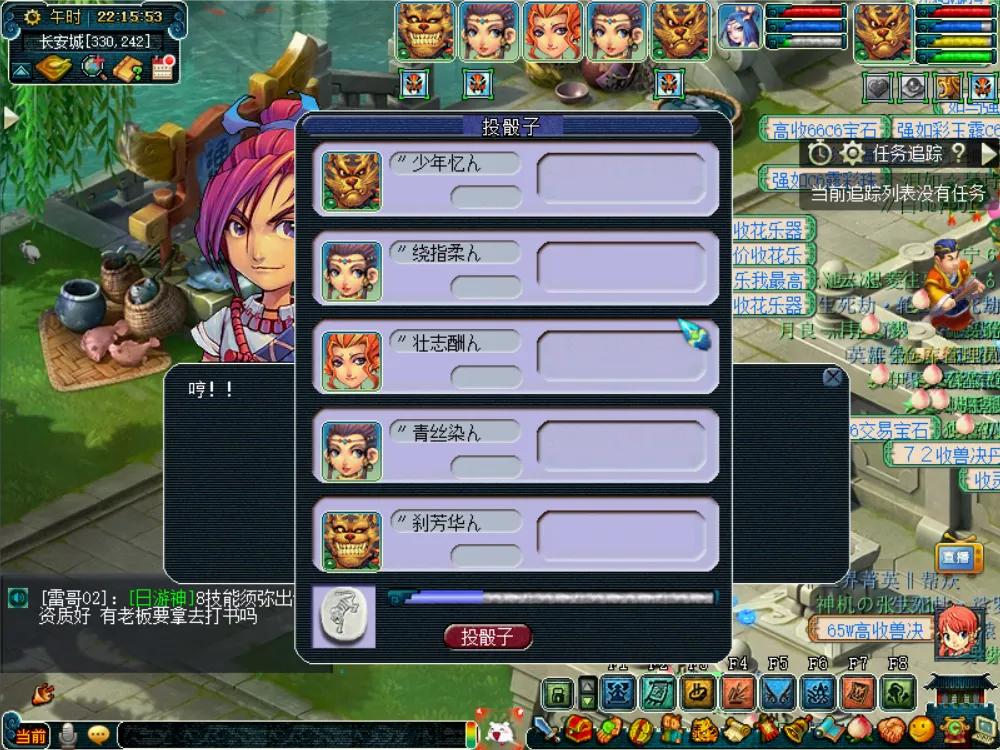Open the world map magnifier icon
Viewport: 1000px width, 750px height.
[x=94, y=68]
